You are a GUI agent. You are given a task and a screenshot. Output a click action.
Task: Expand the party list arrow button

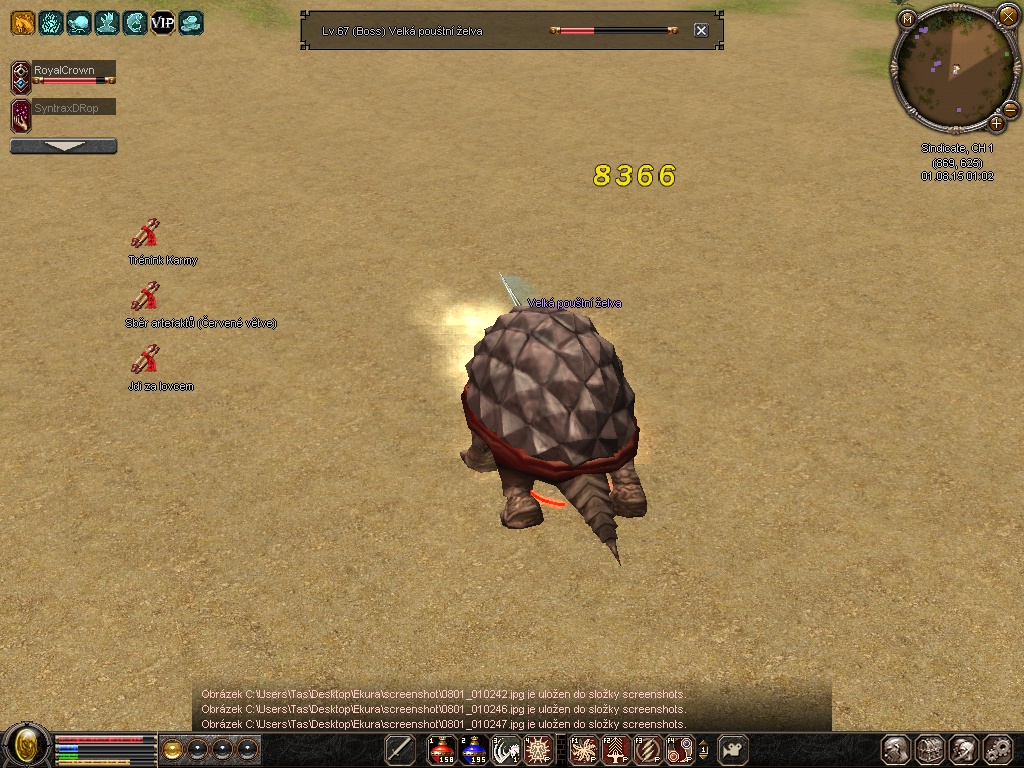pos(63,146)
